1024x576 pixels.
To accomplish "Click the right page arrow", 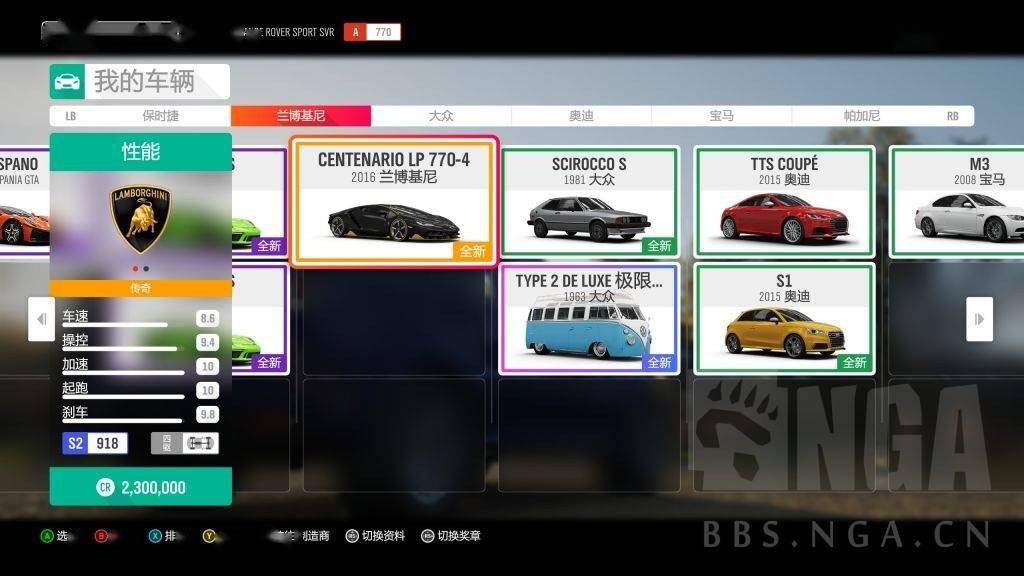I will [x=979, y=320].
